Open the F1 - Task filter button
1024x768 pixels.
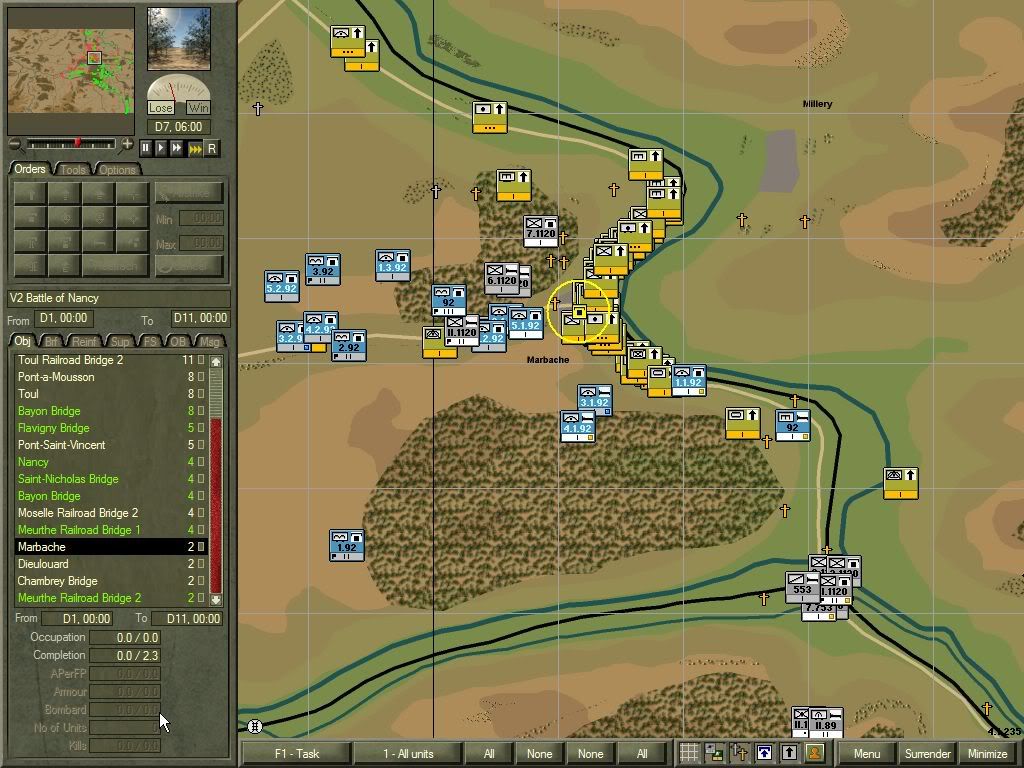294,753
